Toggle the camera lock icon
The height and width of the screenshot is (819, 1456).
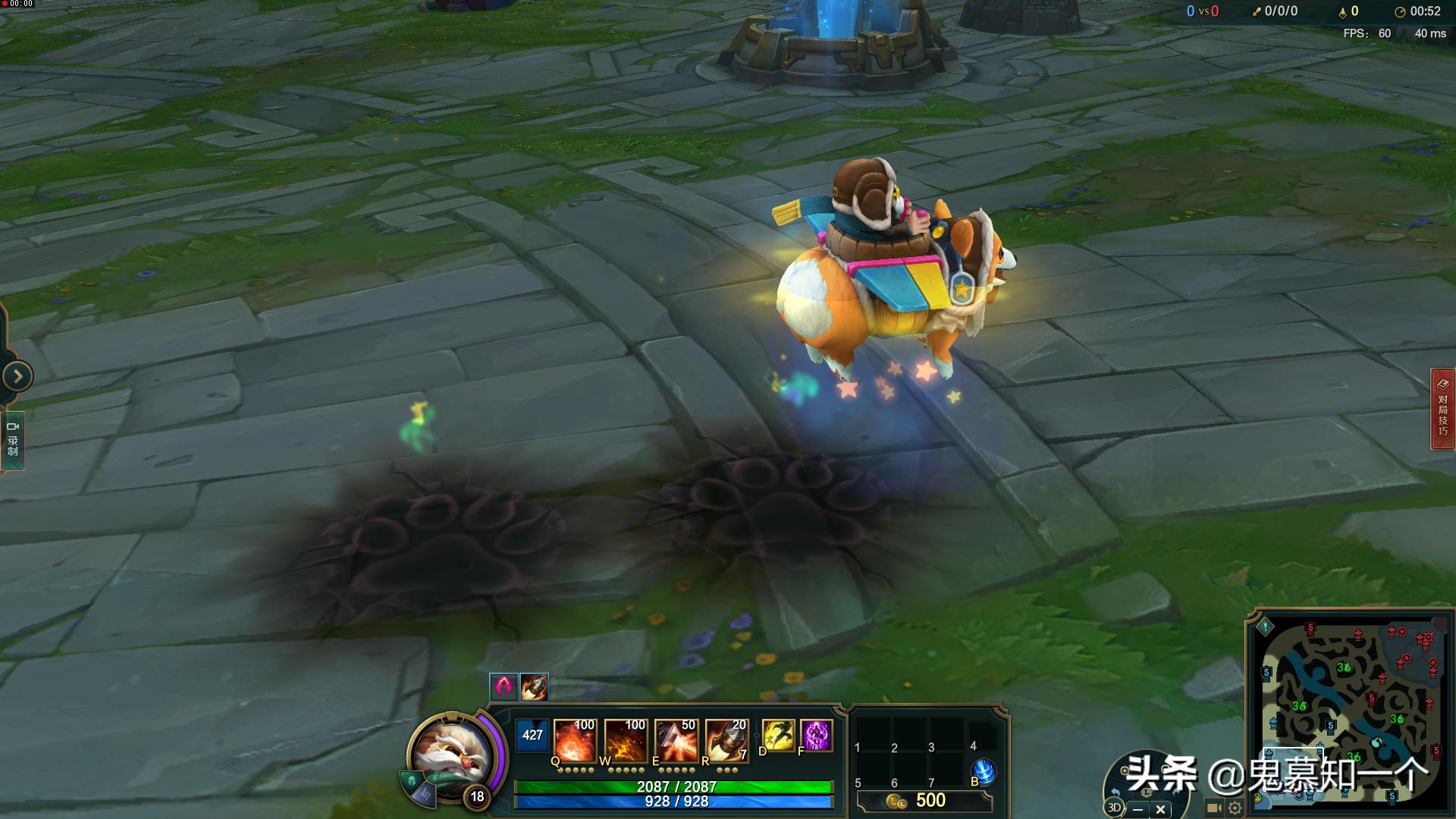point(1214,808)
